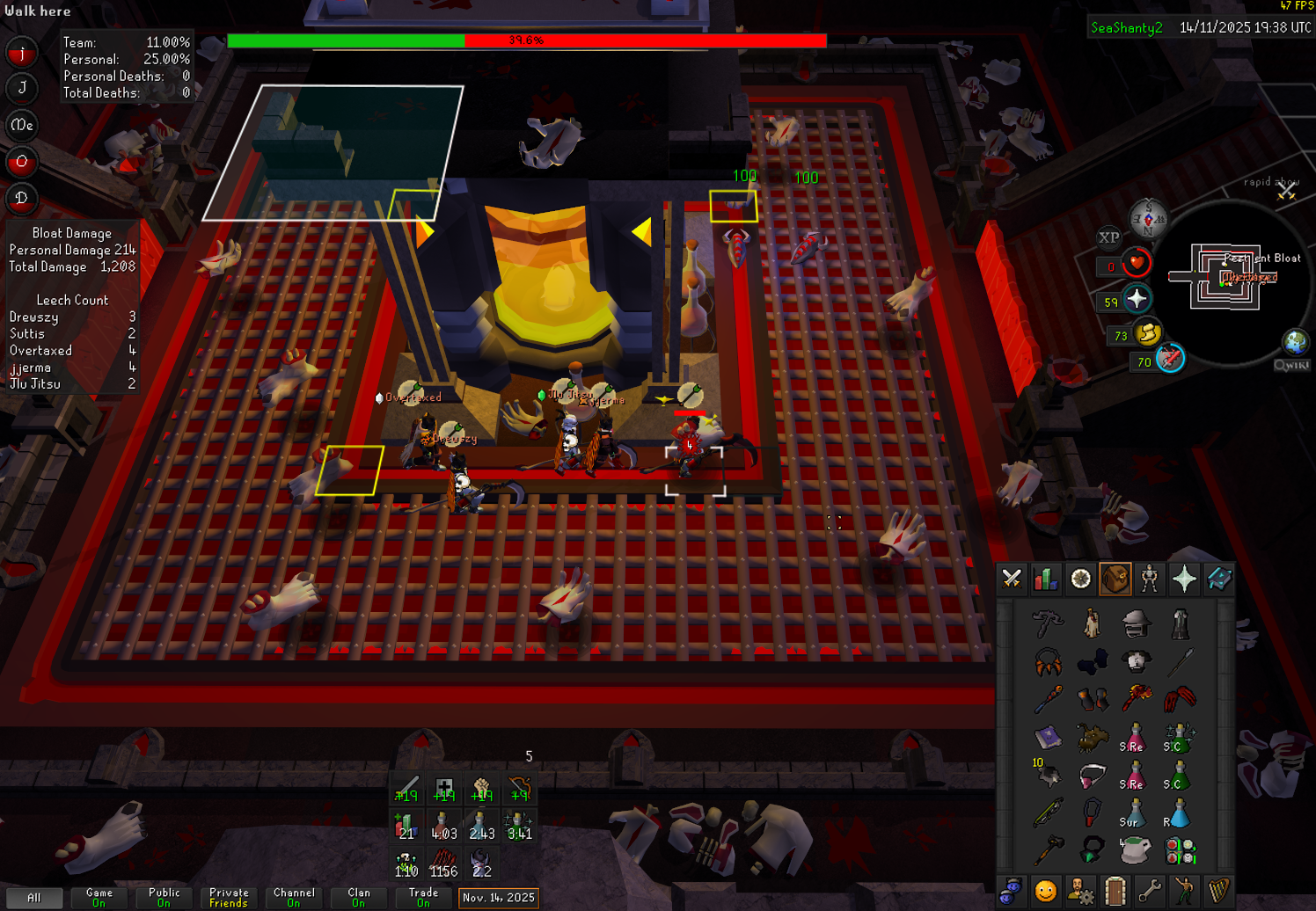Click the compass to face north
The height and width of the screenshot is (911, 1316).
[x=1148, y=218]
